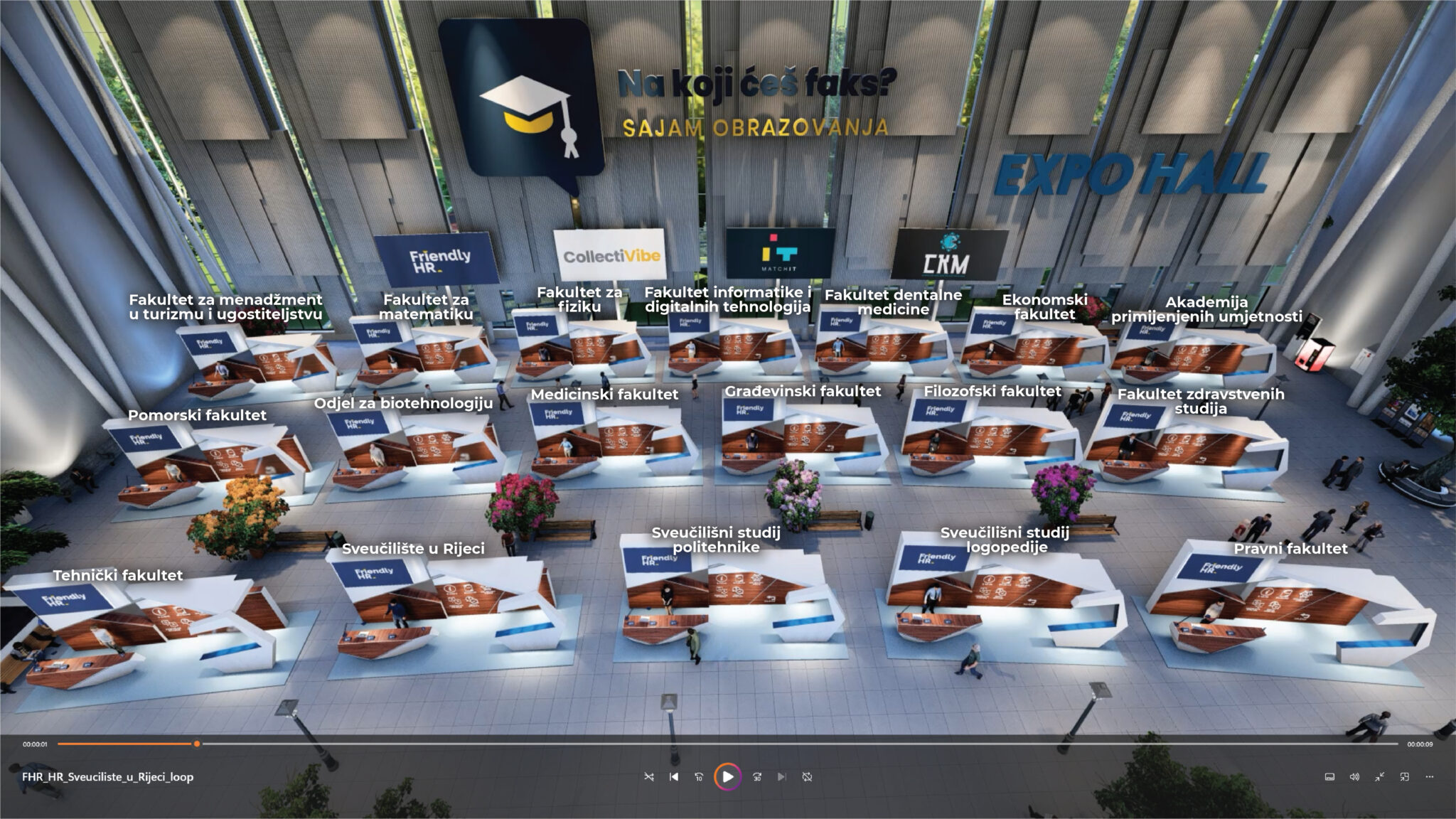1456x819 pixels.
Task: Open the Fakultet za fiziku label
Action: (579, 299)
